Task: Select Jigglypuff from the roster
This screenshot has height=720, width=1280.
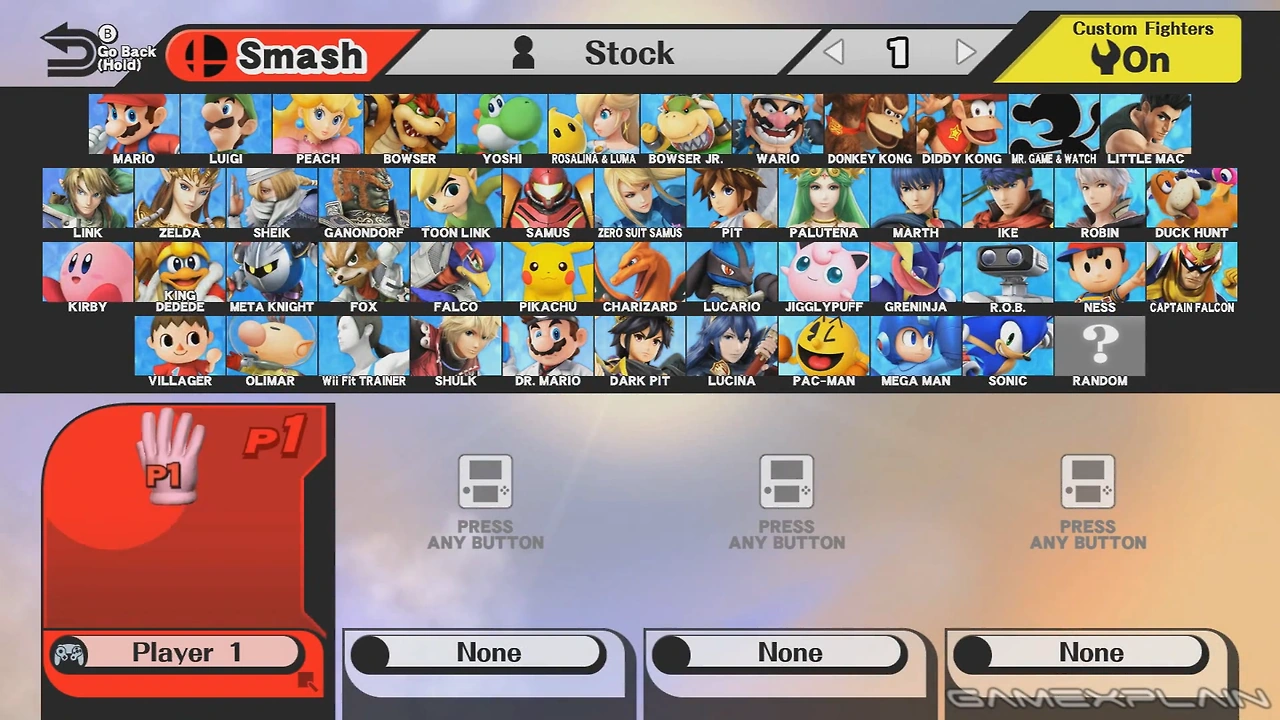Action: tap(823, 270)
